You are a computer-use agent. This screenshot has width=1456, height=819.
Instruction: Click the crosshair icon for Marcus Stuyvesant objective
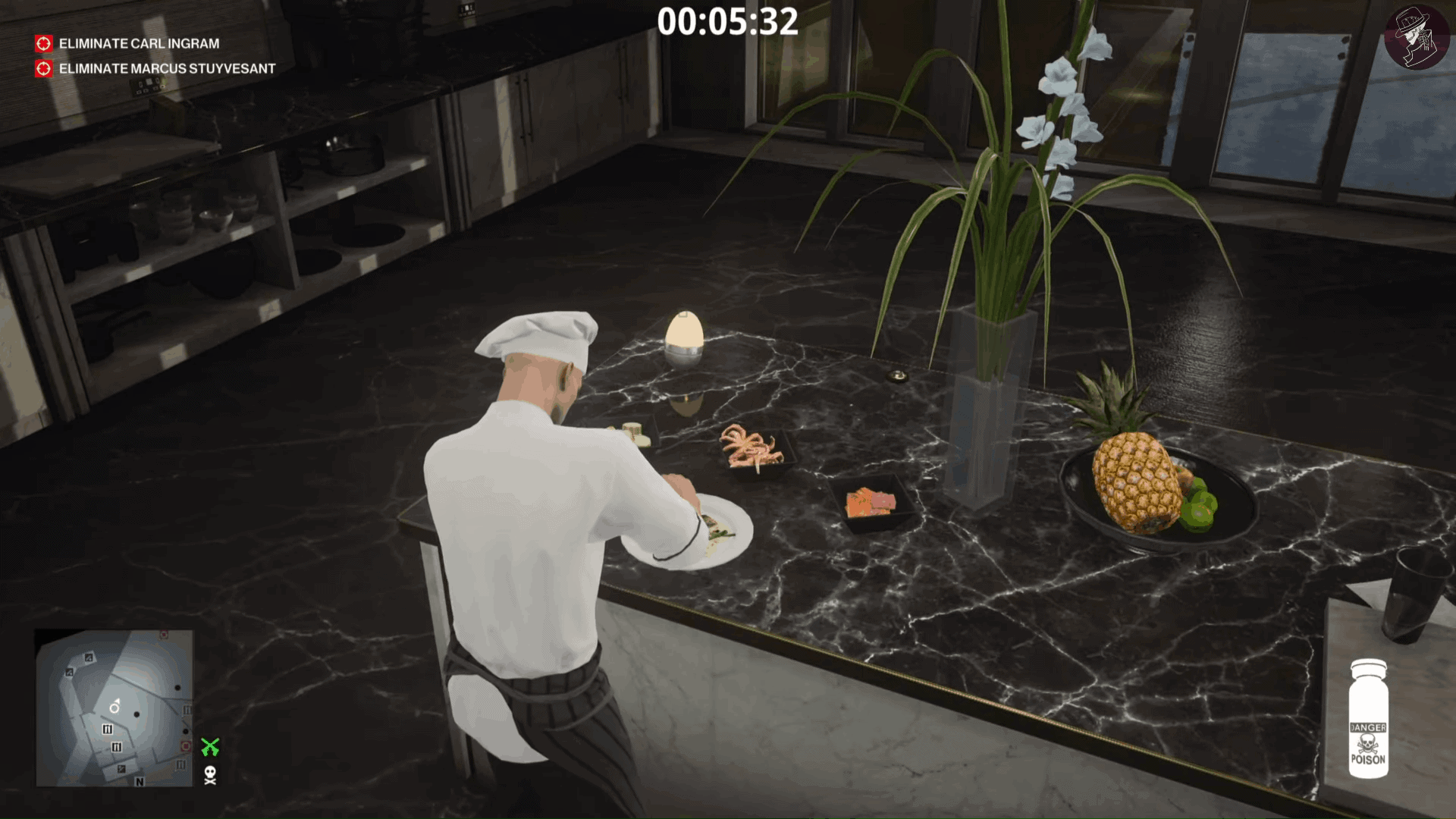[43, 68]
